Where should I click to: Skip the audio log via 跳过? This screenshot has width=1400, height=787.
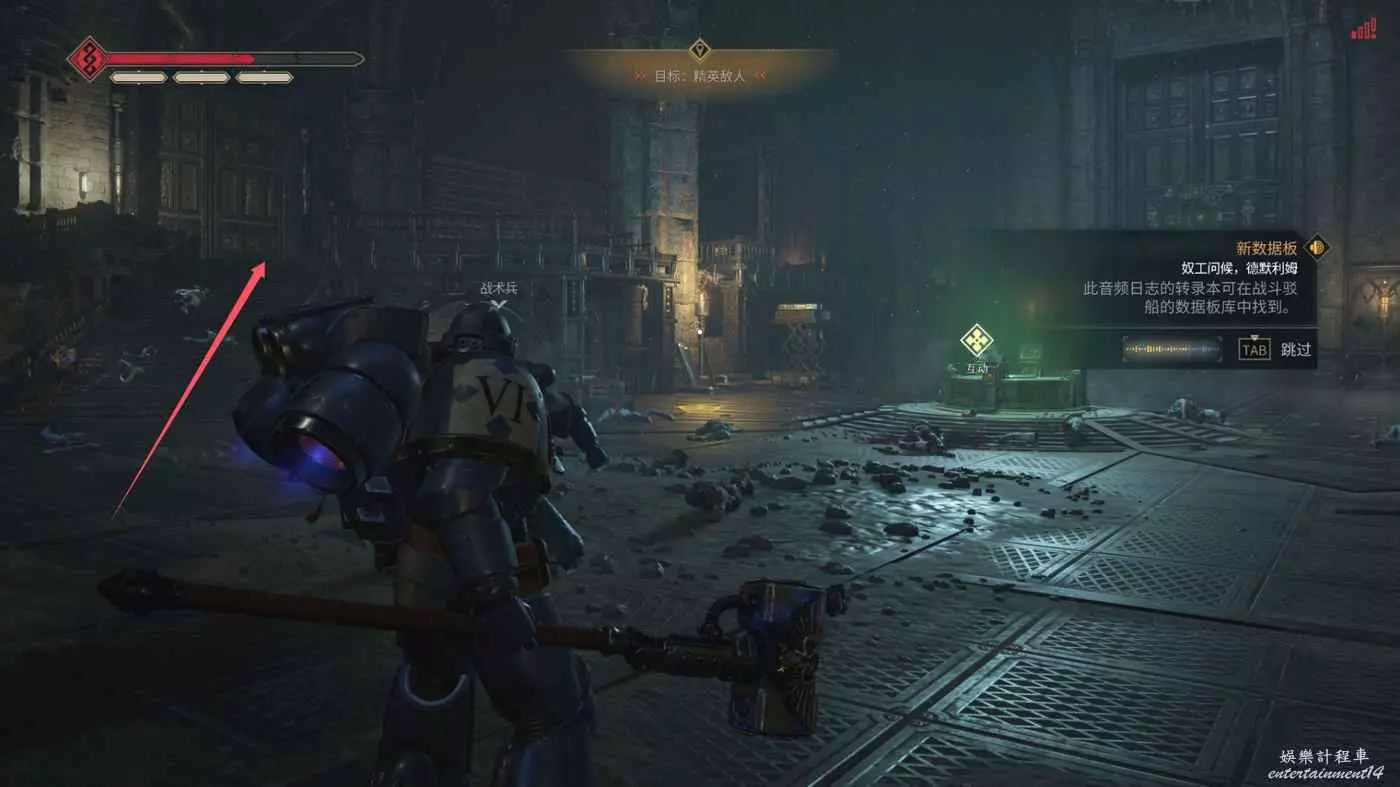[x=1295, y=349]
